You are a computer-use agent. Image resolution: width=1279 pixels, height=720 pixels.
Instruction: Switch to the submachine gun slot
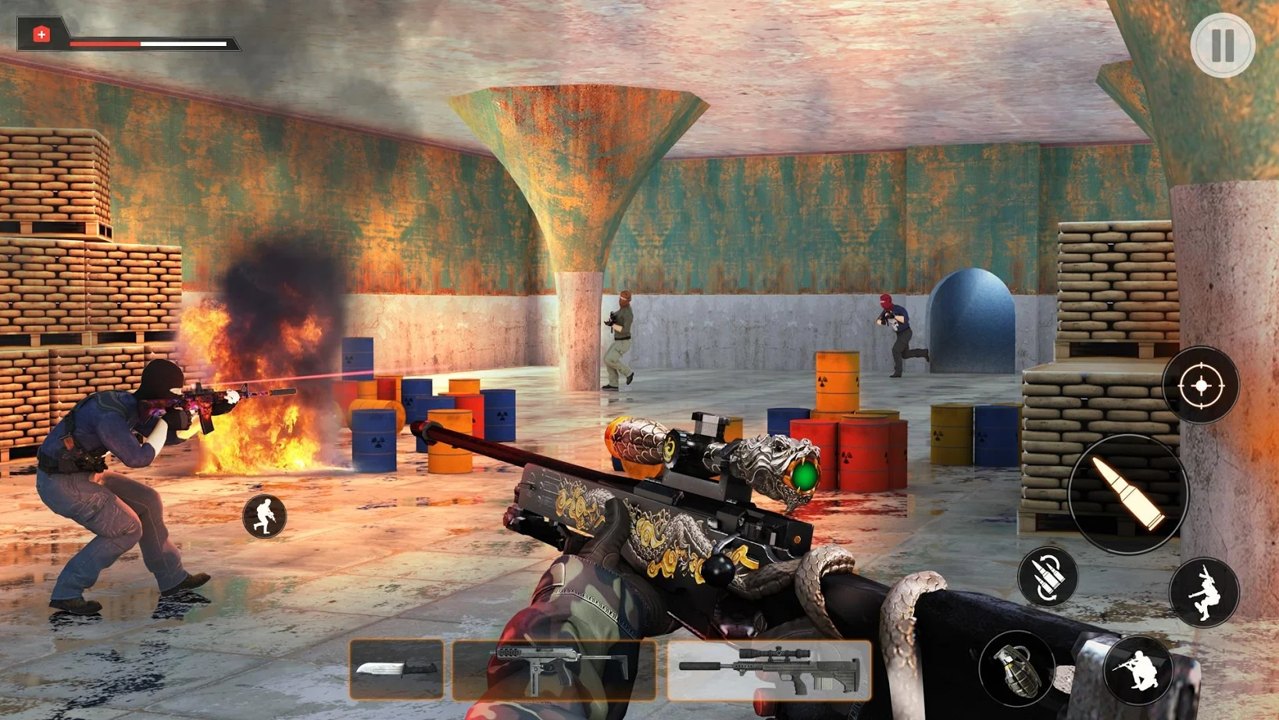[554, 669]
